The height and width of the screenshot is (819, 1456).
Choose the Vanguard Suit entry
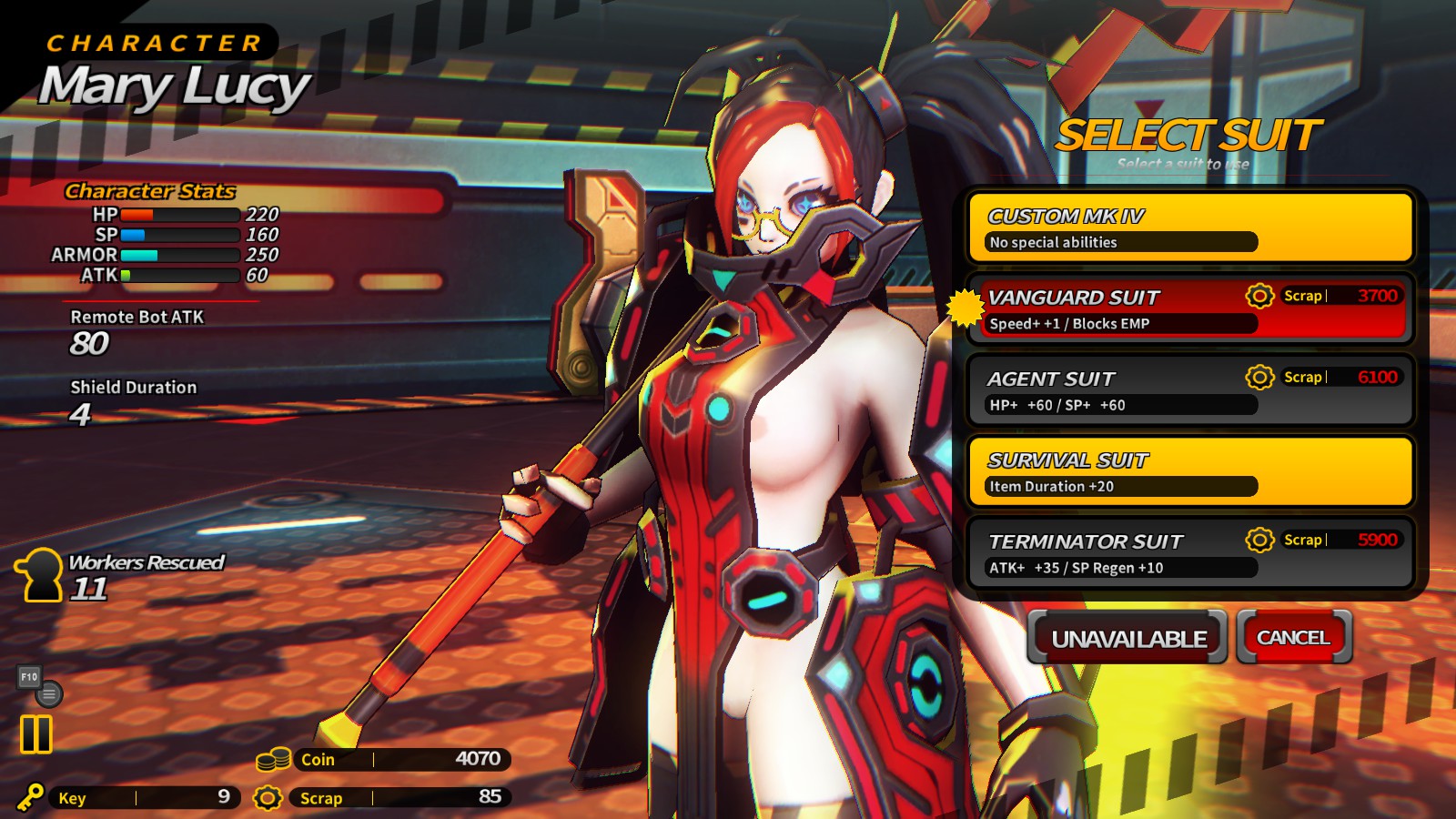click(1190, 308)
